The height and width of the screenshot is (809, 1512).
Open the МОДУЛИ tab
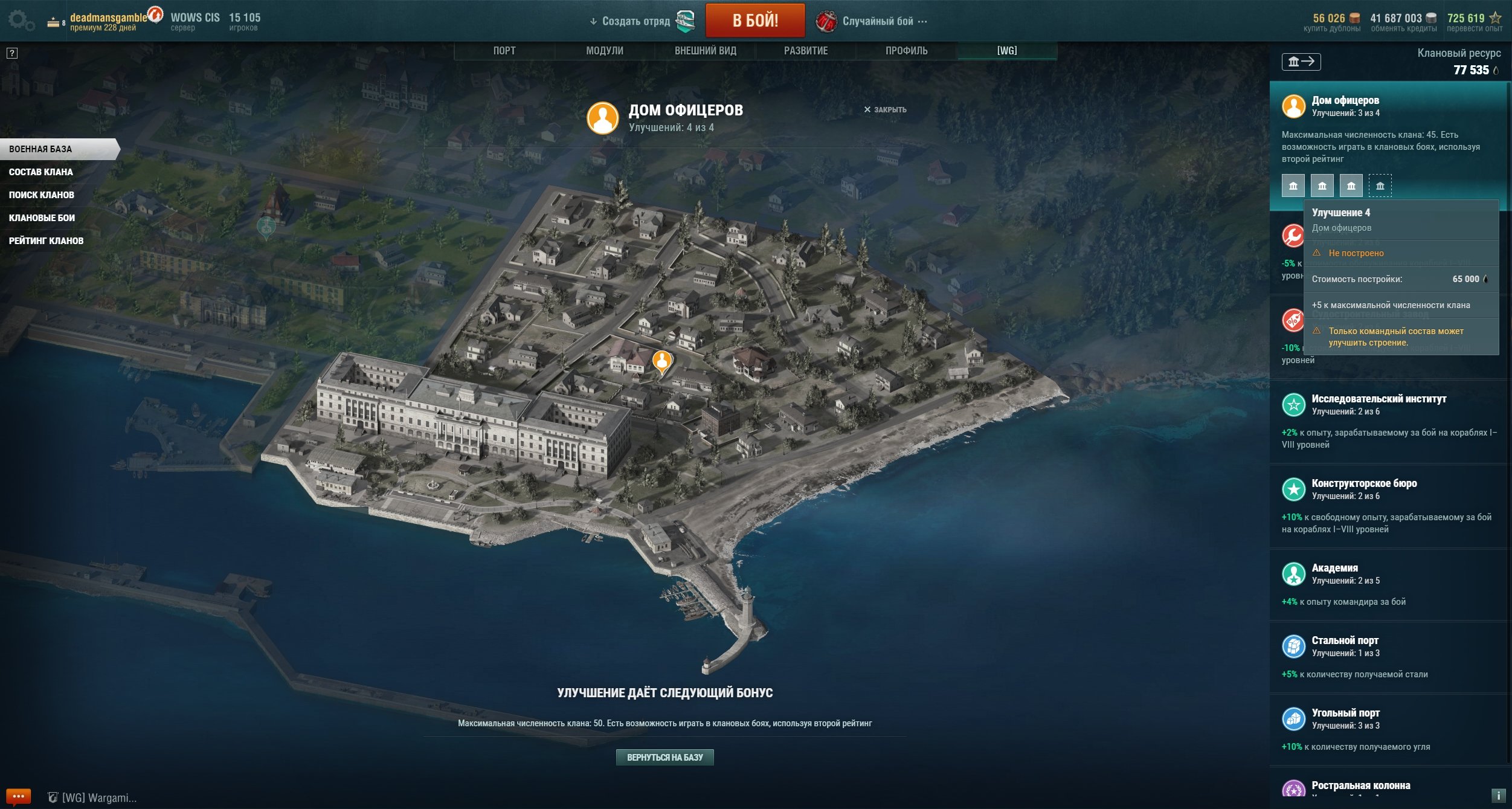[604, 51]
